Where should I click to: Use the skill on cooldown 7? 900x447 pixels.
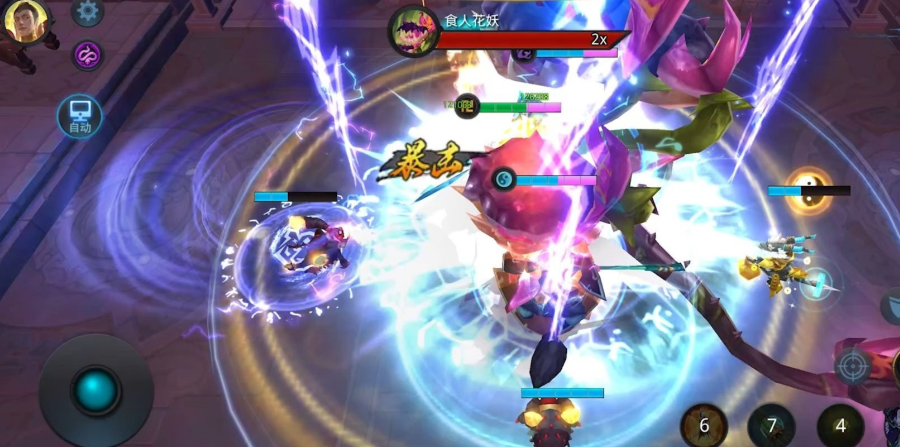(772, 425)
